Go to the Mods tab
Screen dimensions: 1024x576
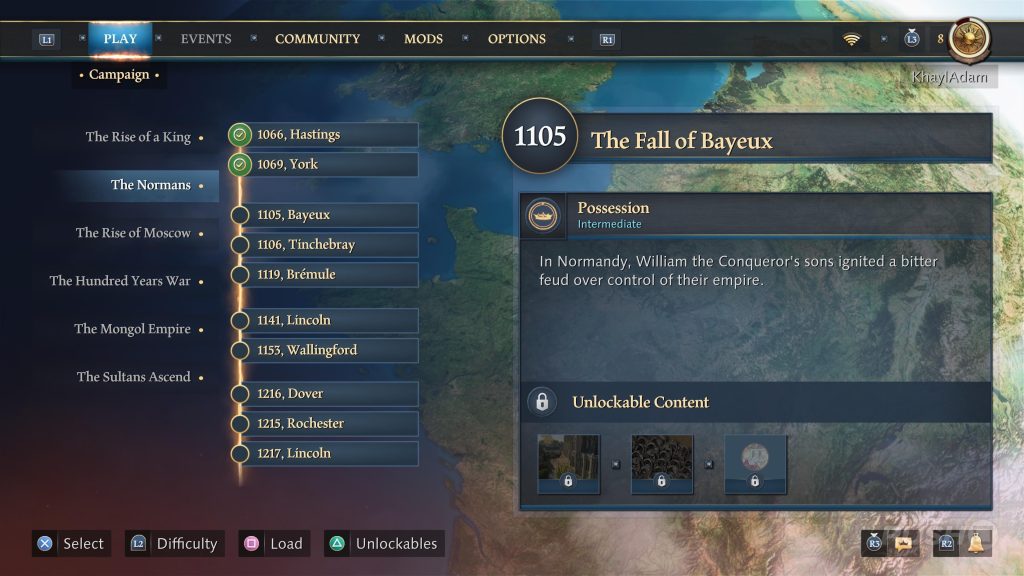[423, 39]
